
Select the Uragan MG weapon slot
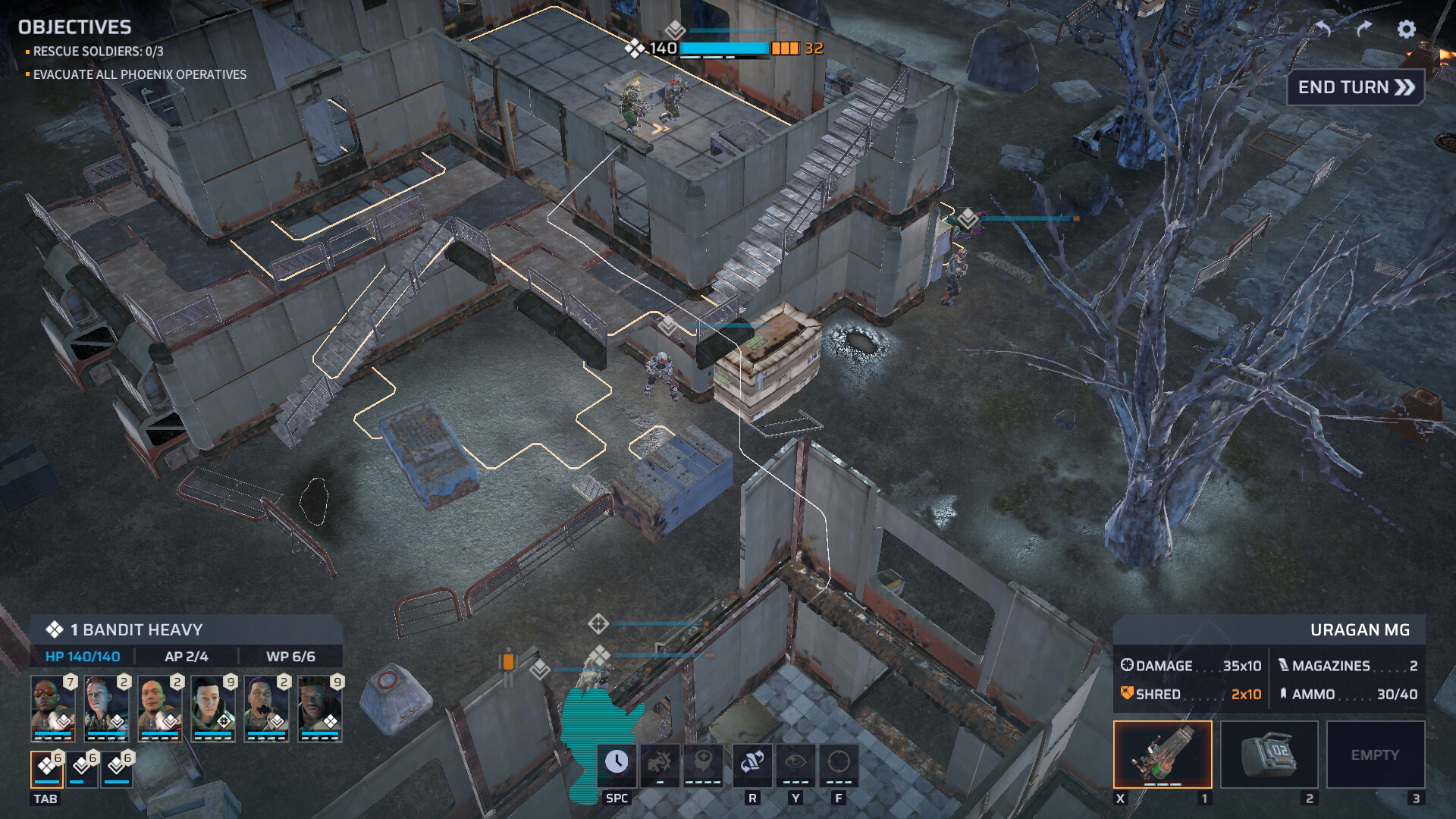point(1163,755)
